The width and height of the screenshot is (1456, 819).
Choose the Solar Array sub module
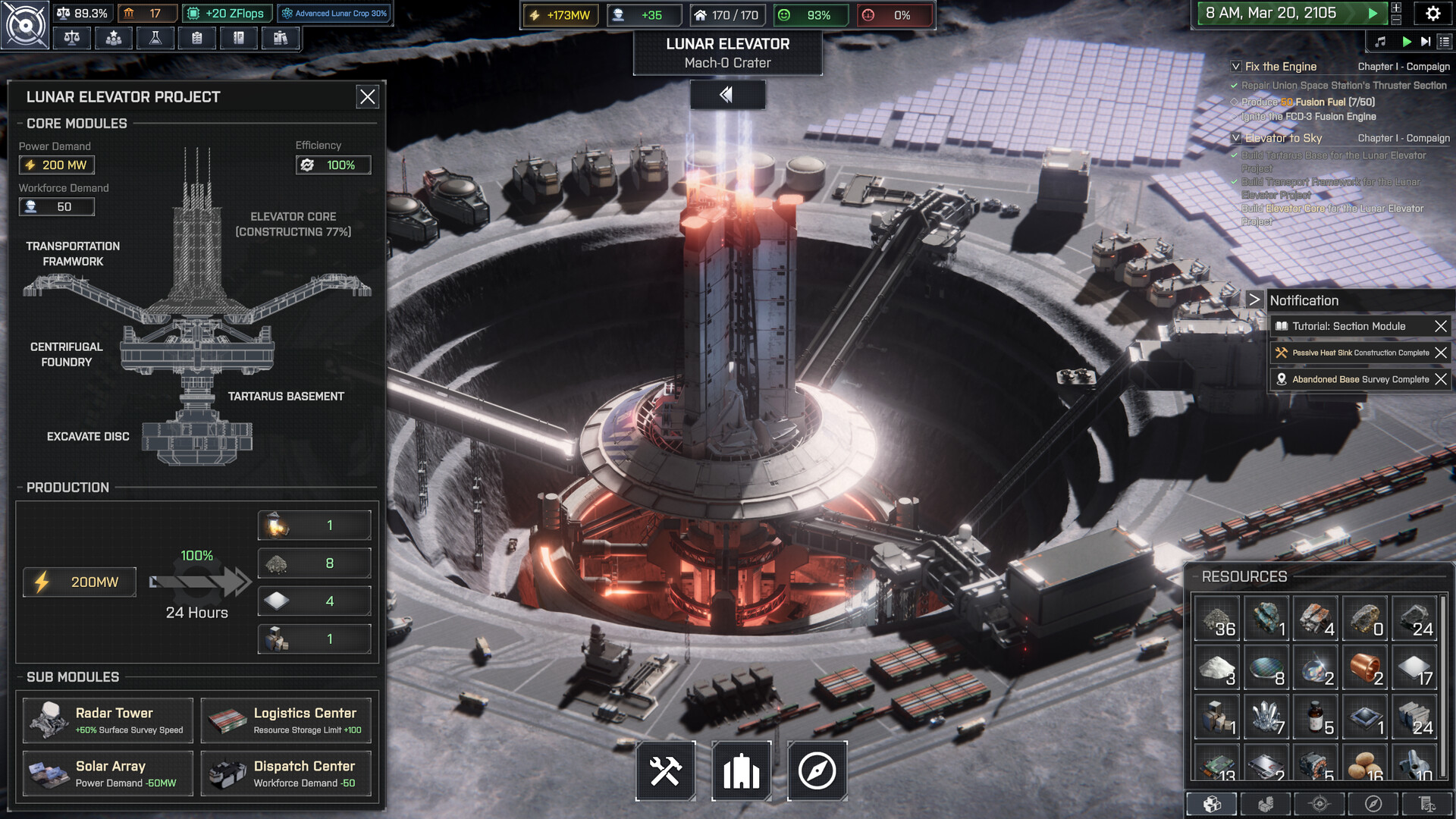pos(108,773)
